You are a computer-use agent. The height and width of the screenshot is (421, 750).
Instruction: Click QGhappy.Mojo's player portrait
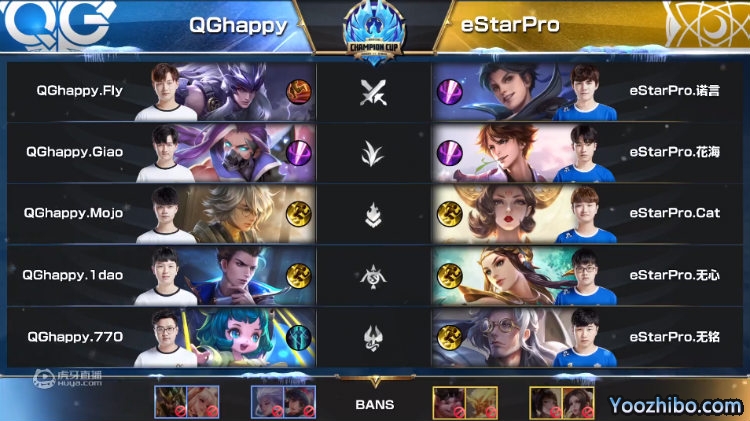click(172, 213)
